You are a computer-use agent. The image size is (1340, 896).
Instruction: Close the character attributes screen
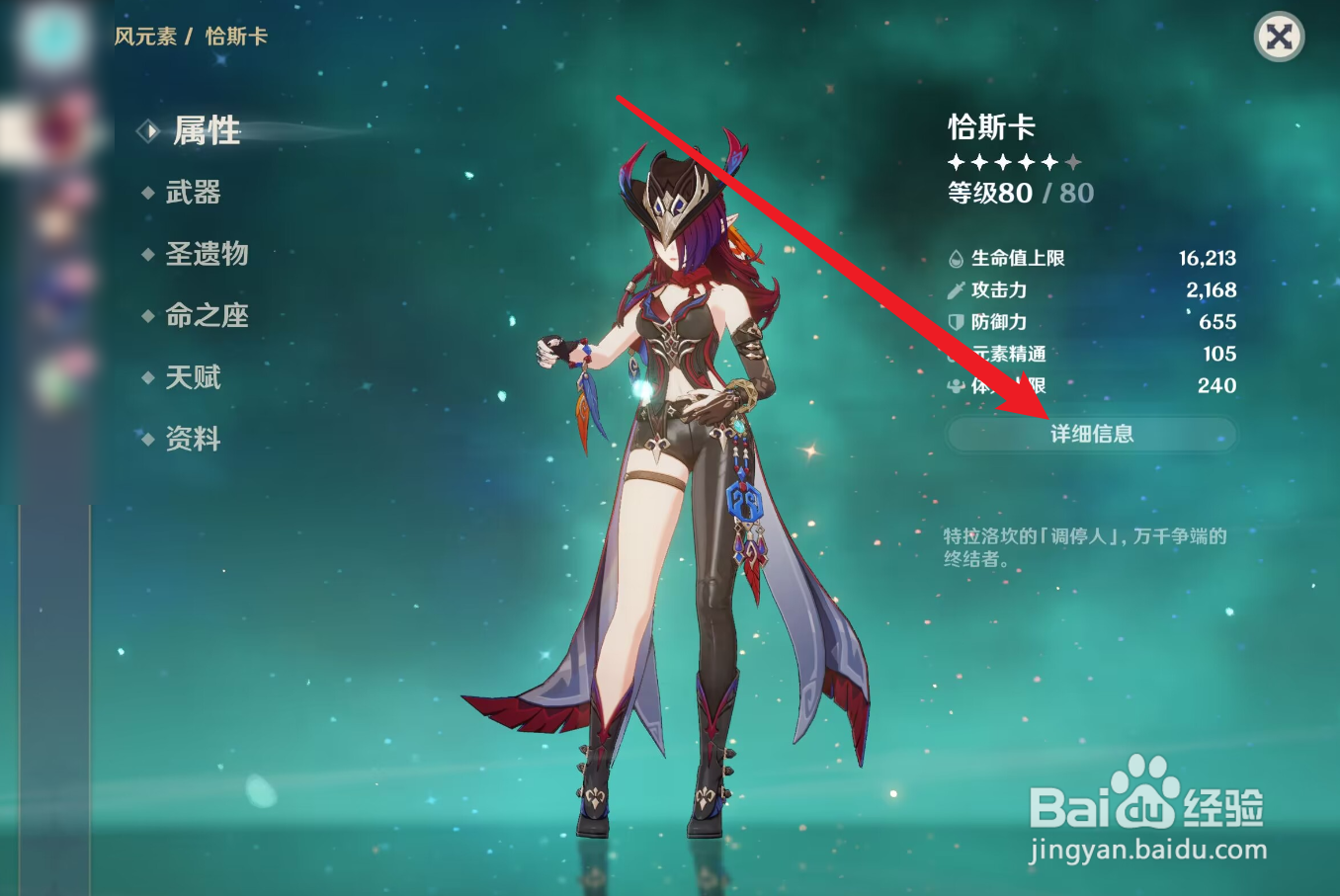1279,38
